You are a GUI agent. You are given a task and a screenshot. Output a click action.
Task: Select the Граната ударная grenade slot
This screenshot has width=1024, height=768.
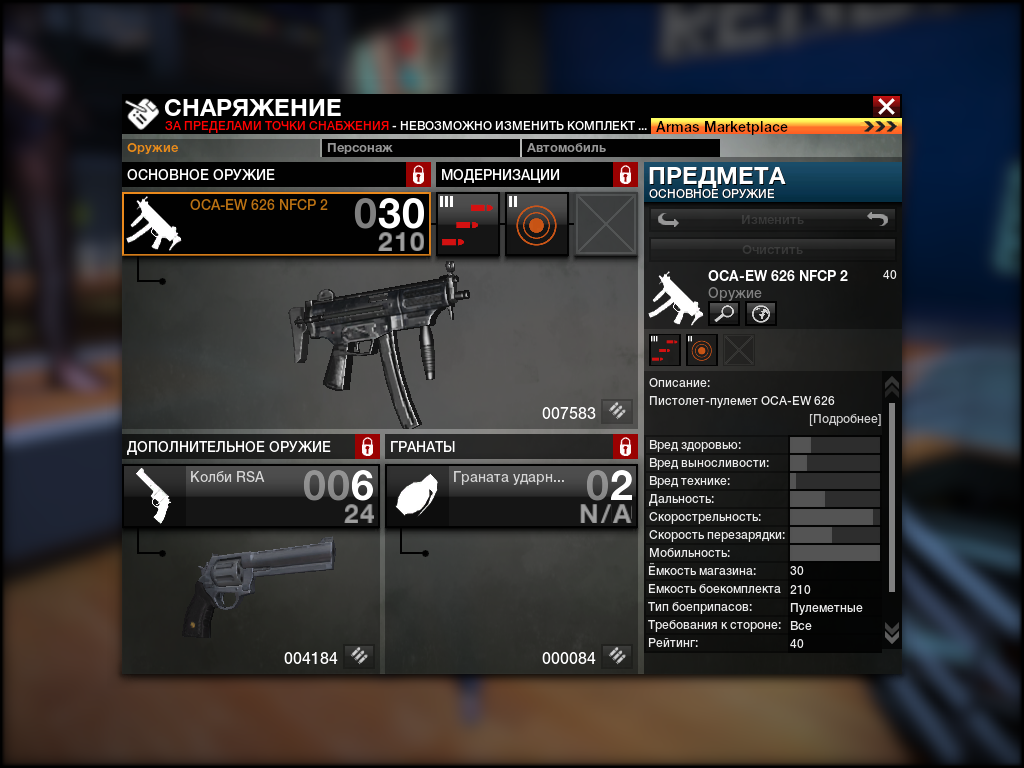(511, 496)
